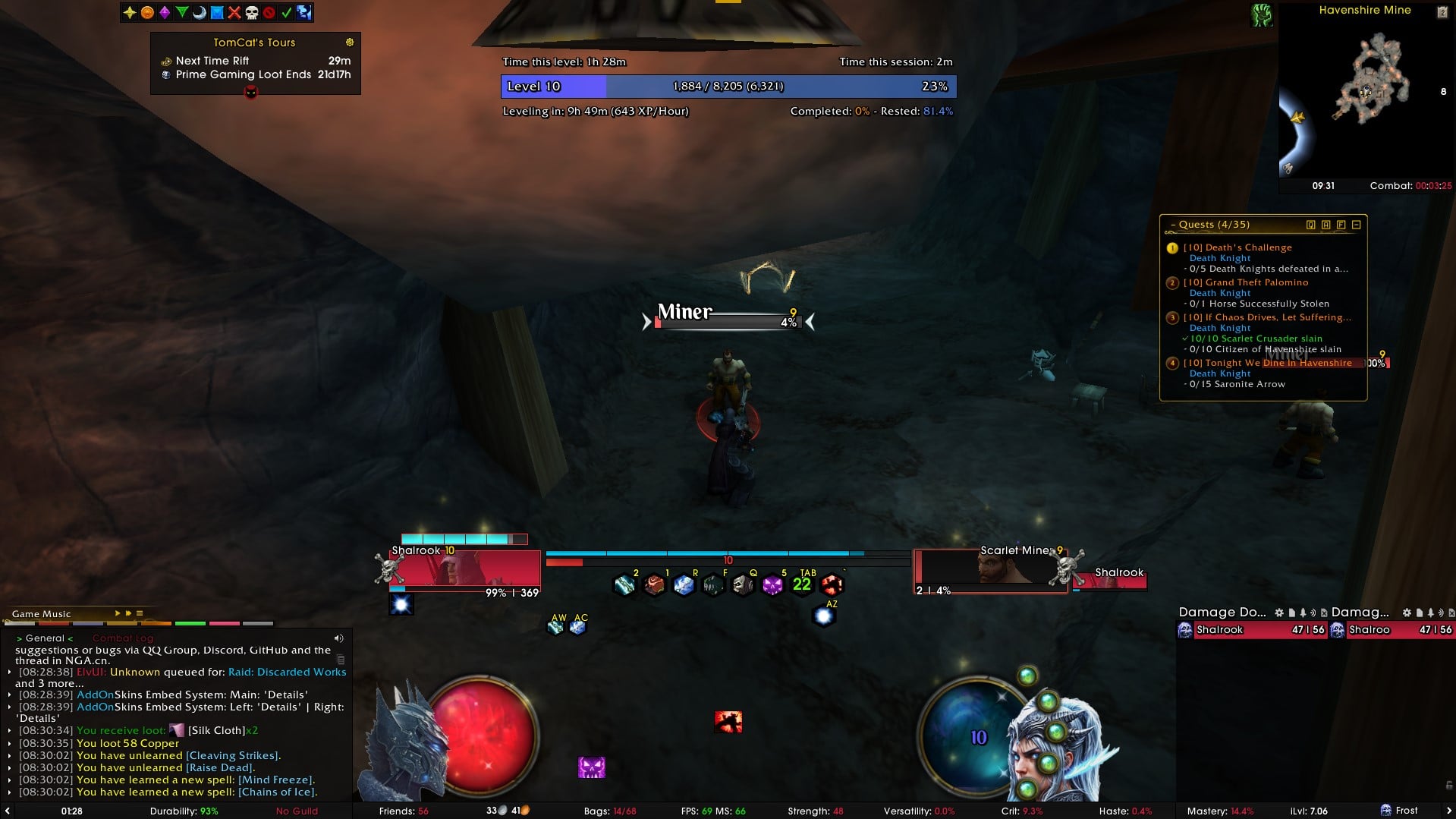Activate the frost ability bound to R

click(684, 585)
